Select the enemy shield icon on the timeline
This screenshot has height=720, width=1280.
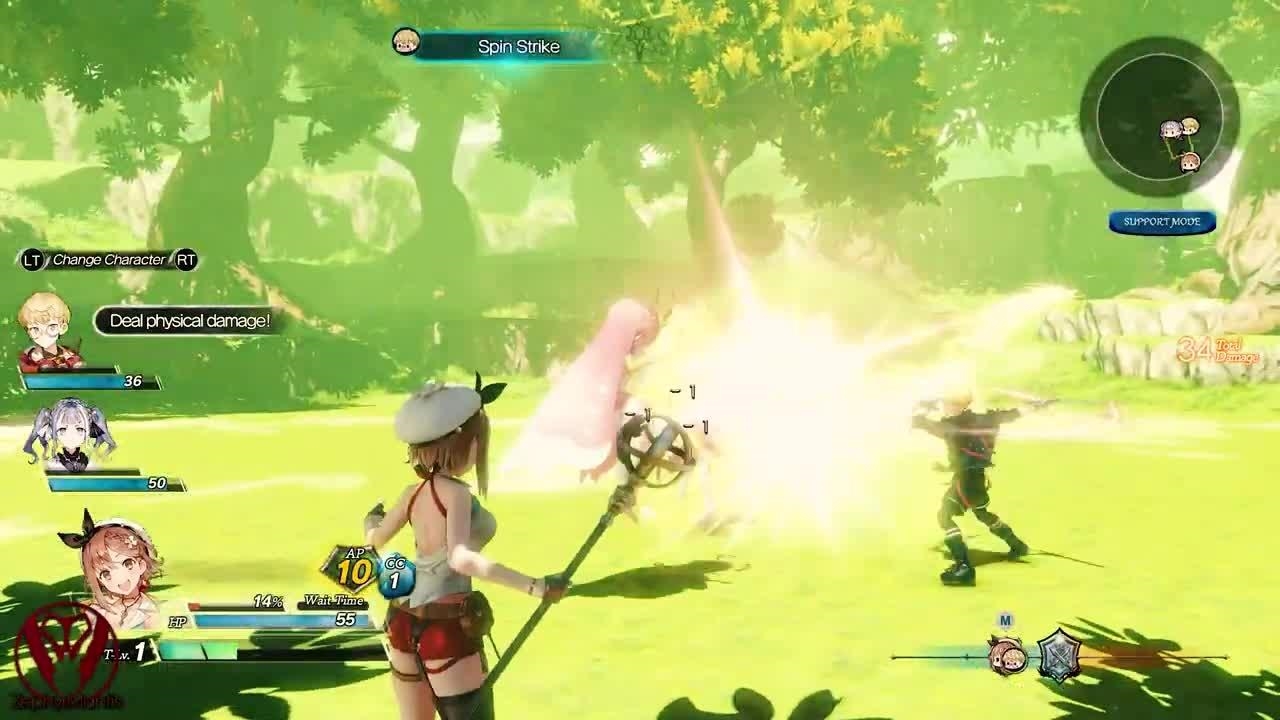(1059, 656)
